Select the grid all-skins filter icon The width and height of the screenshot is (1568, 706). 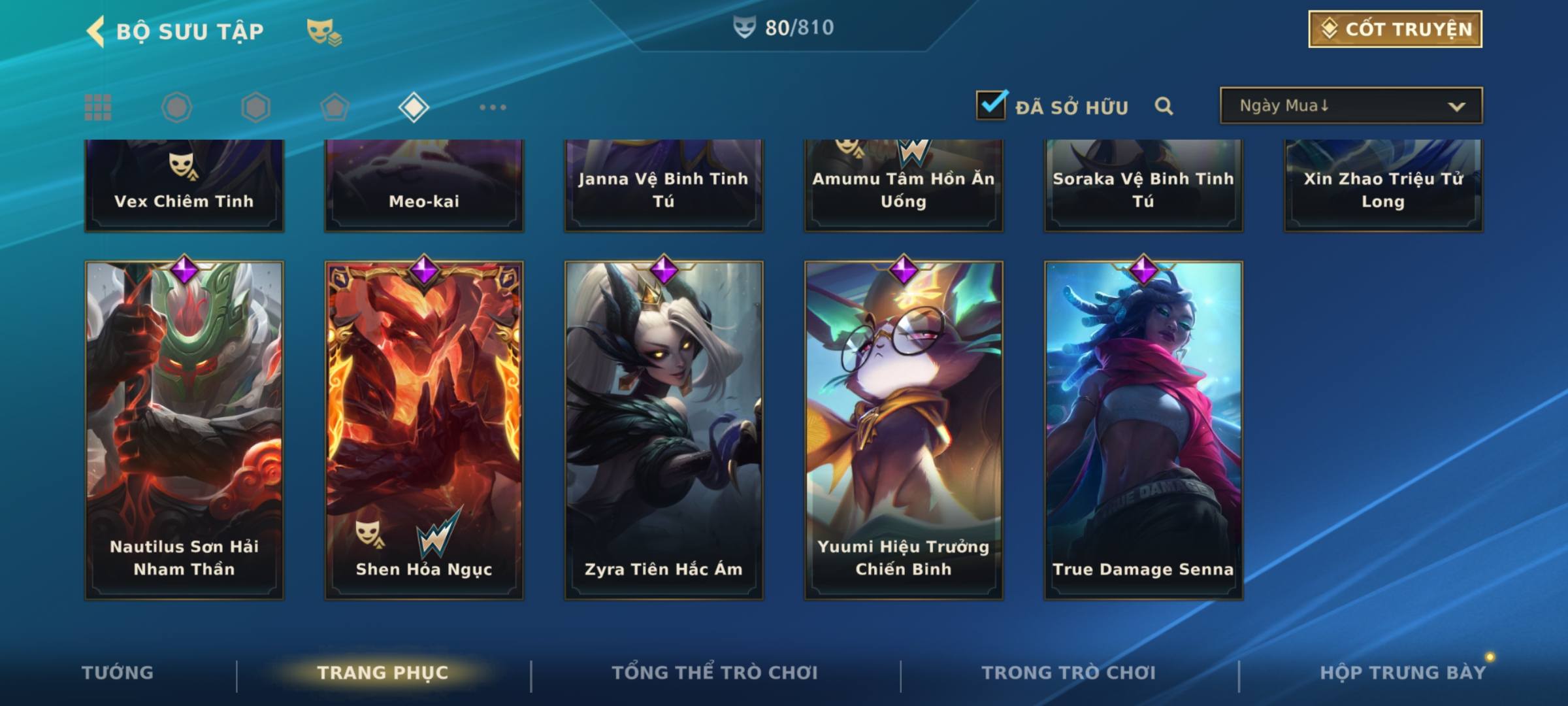98,107
